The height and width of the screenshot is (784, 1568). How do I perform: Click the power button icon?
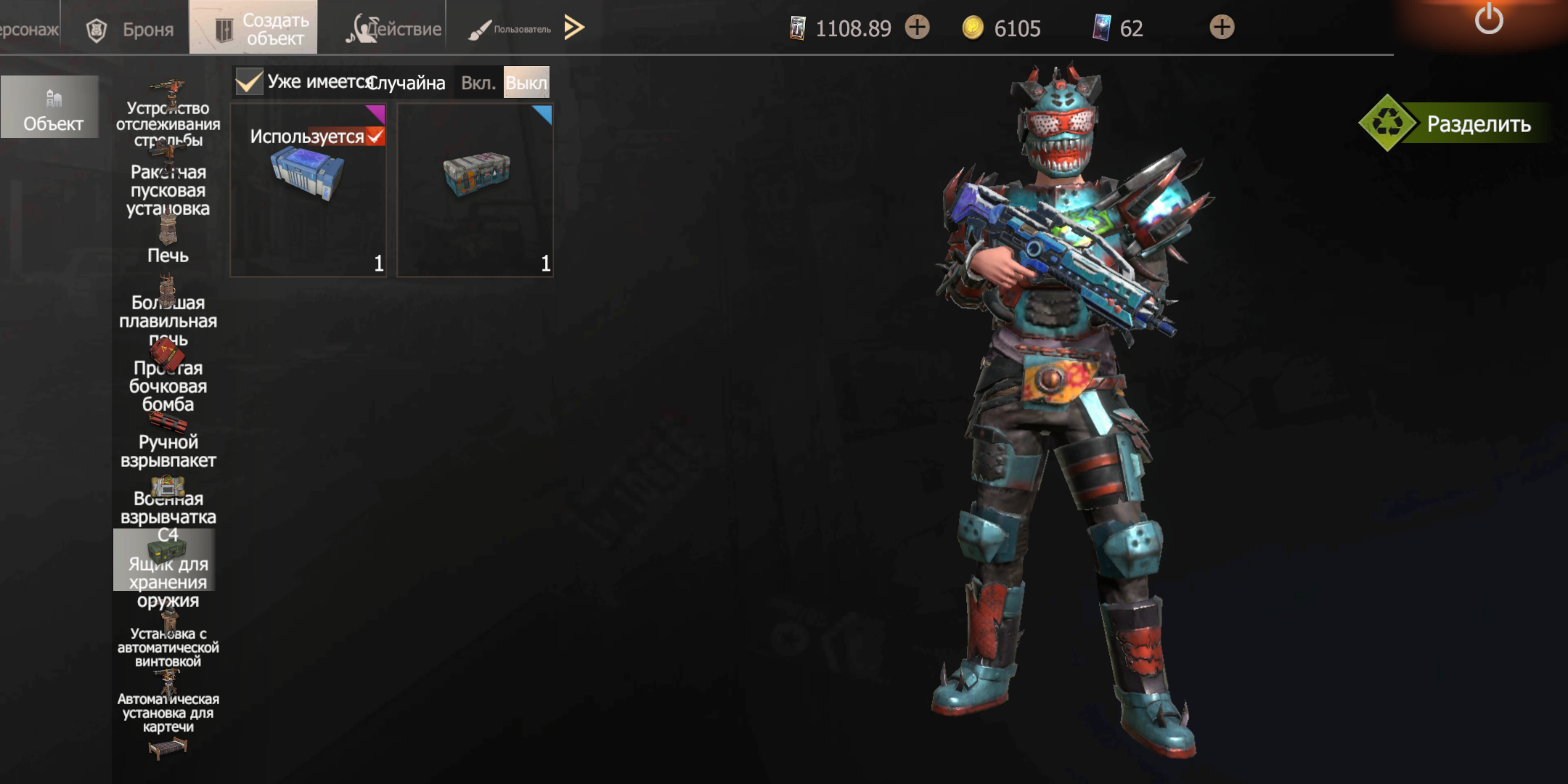click(1489, 20)
